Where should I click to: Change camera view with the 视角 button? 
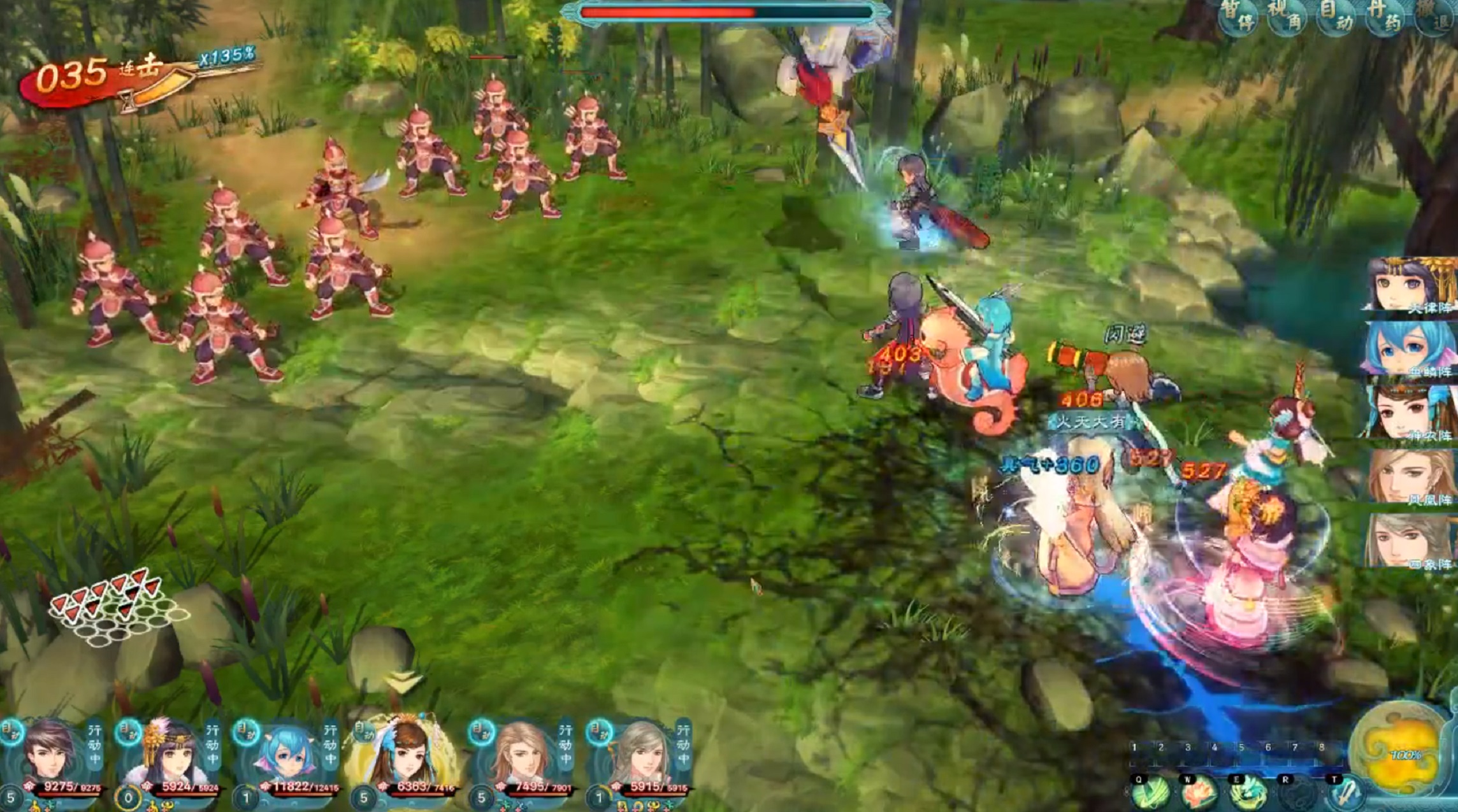click(1287, 17)
